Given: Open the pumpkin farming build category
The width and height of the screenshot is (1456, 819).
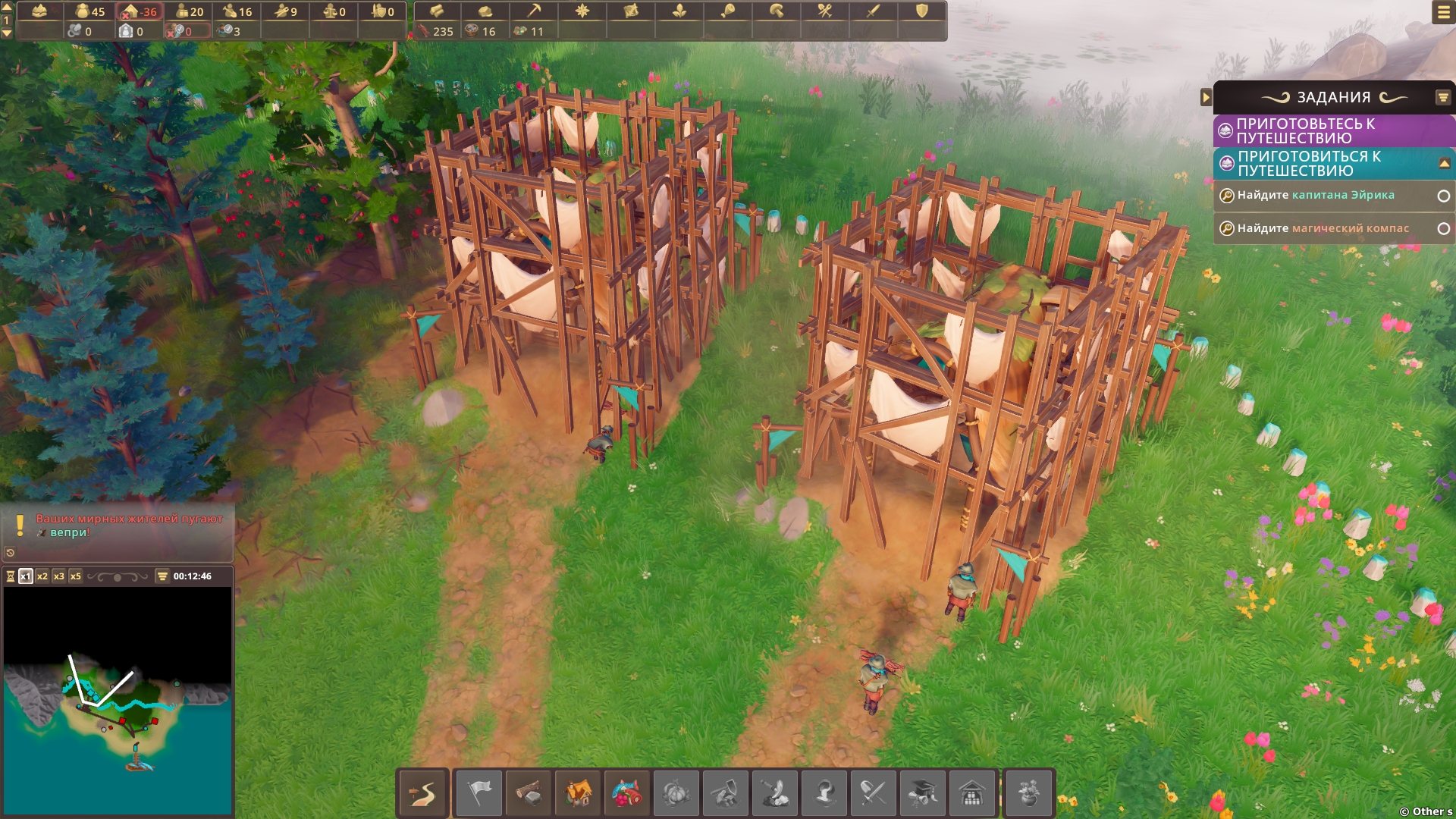Looking at the screenshot, I should tap(676, 794).
